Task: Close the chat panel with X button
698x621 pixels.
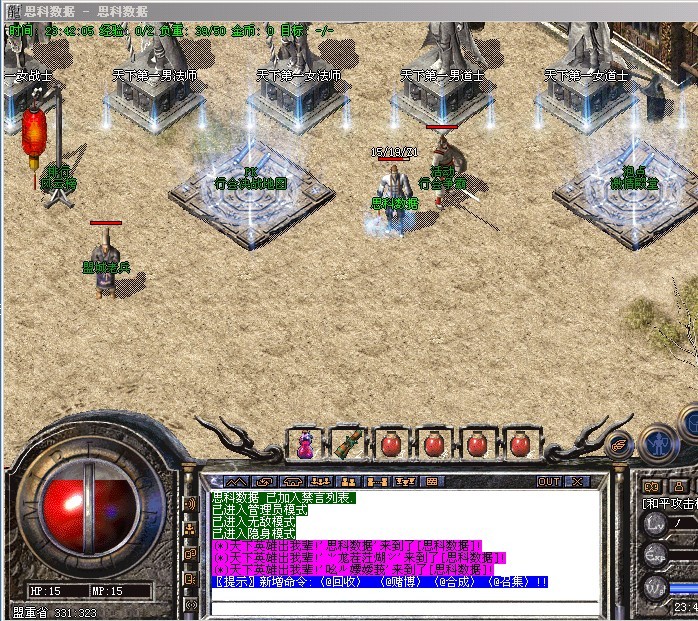Action: tap(576, 481)
